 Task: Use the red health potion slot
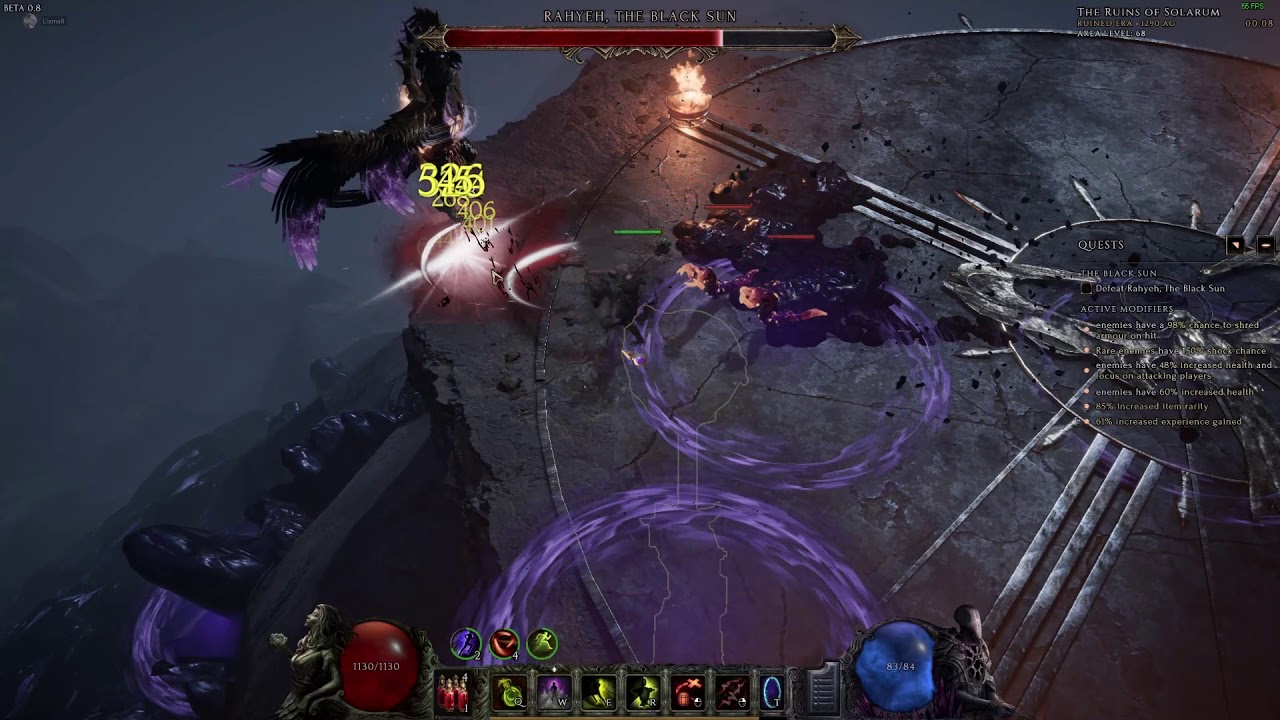tap(454, 692)
